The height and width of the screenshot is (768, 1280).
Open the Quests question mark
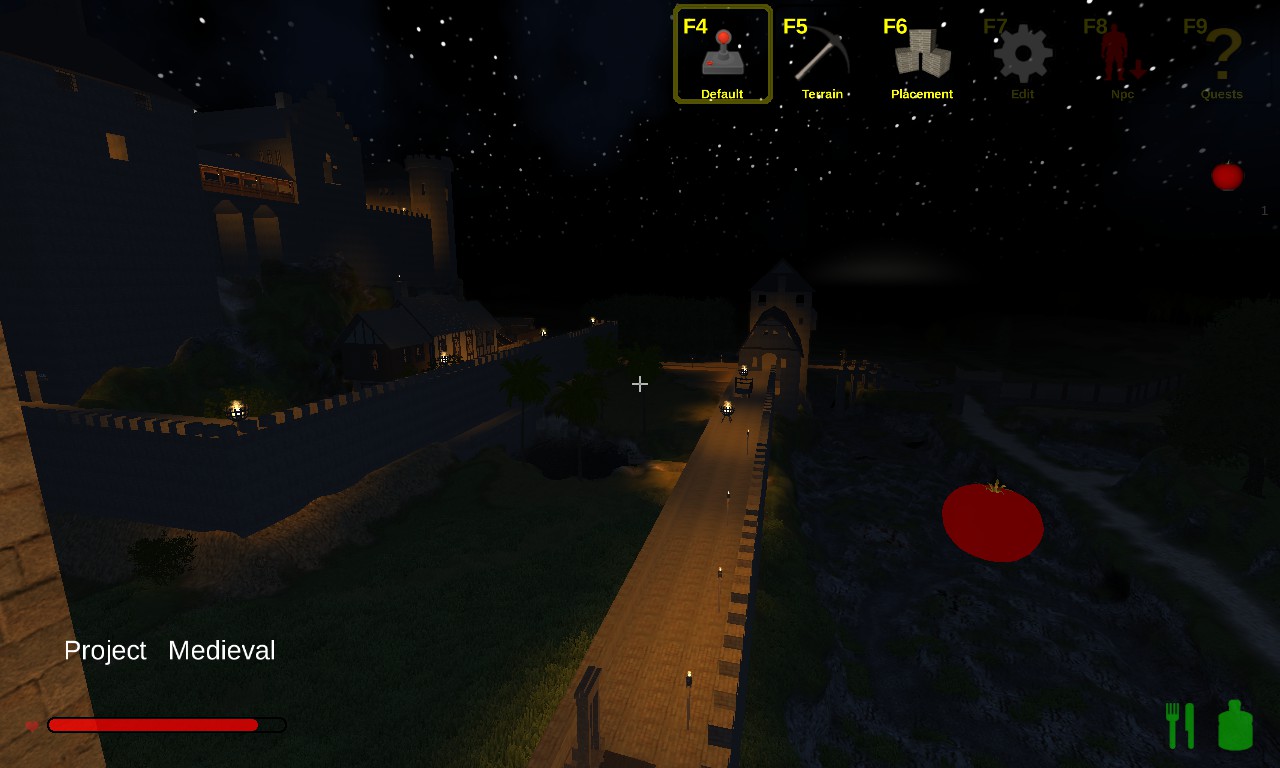tap(1222, 54)
